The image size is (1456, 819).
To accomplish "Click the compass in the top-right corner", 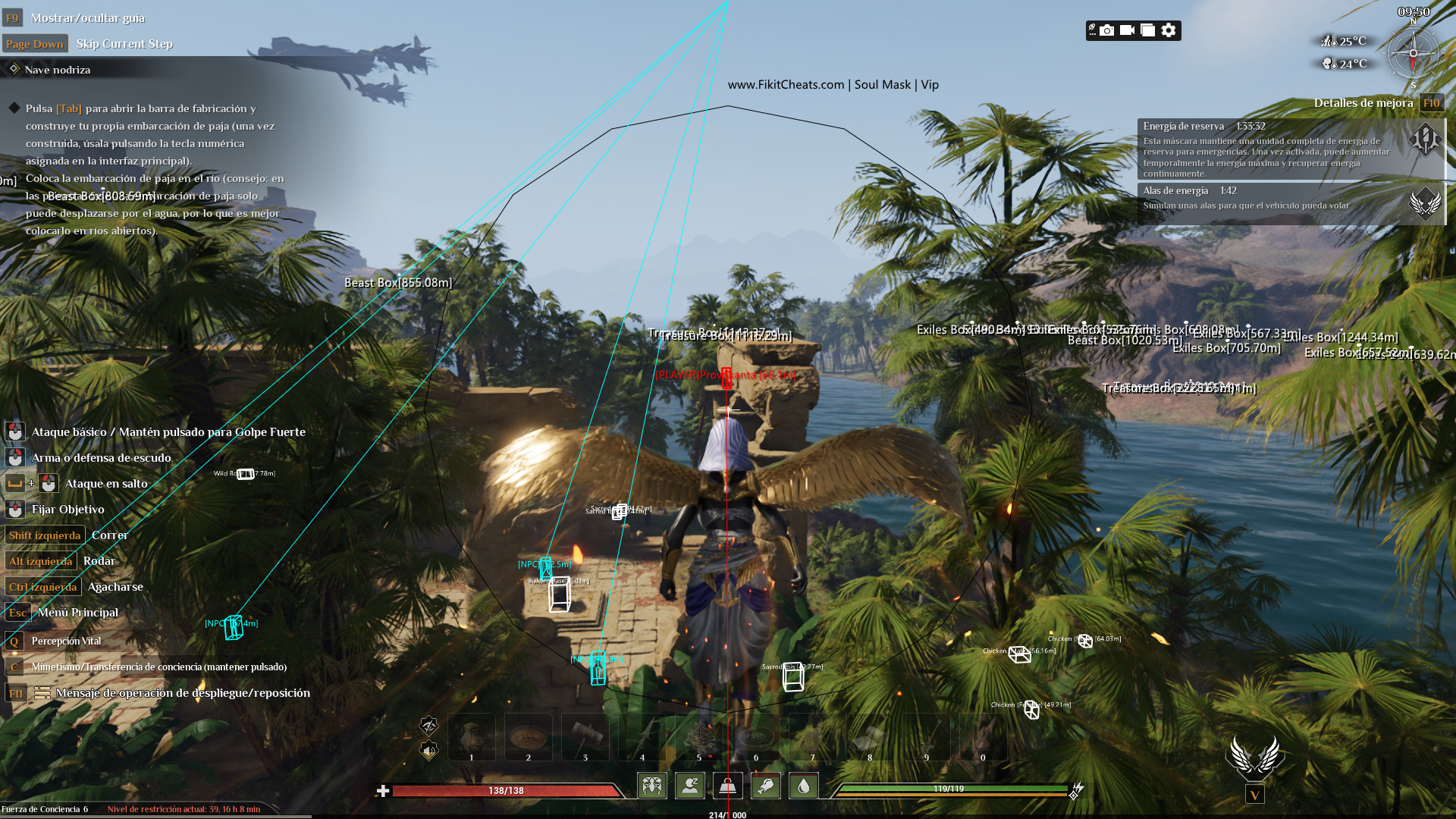I will pyautogui.click(x=1412, y=53).
